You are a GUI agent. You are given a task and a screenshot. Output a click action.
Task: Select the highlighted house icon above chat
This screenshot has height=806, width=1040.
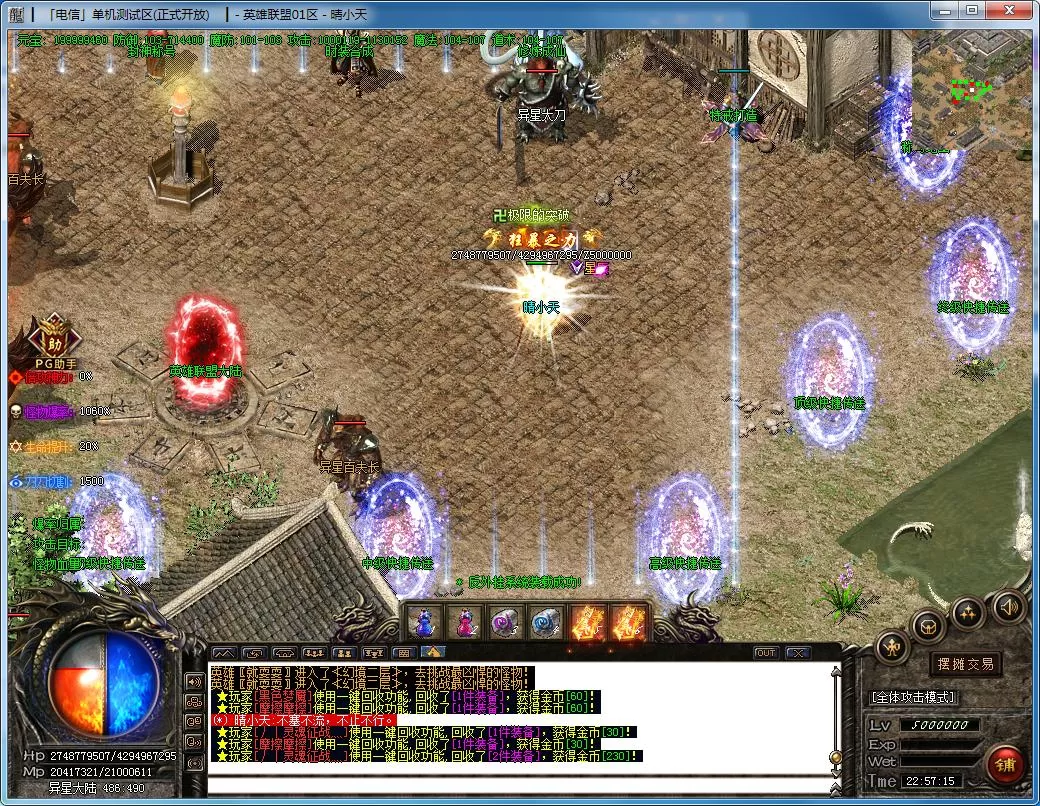pos(437,653)
